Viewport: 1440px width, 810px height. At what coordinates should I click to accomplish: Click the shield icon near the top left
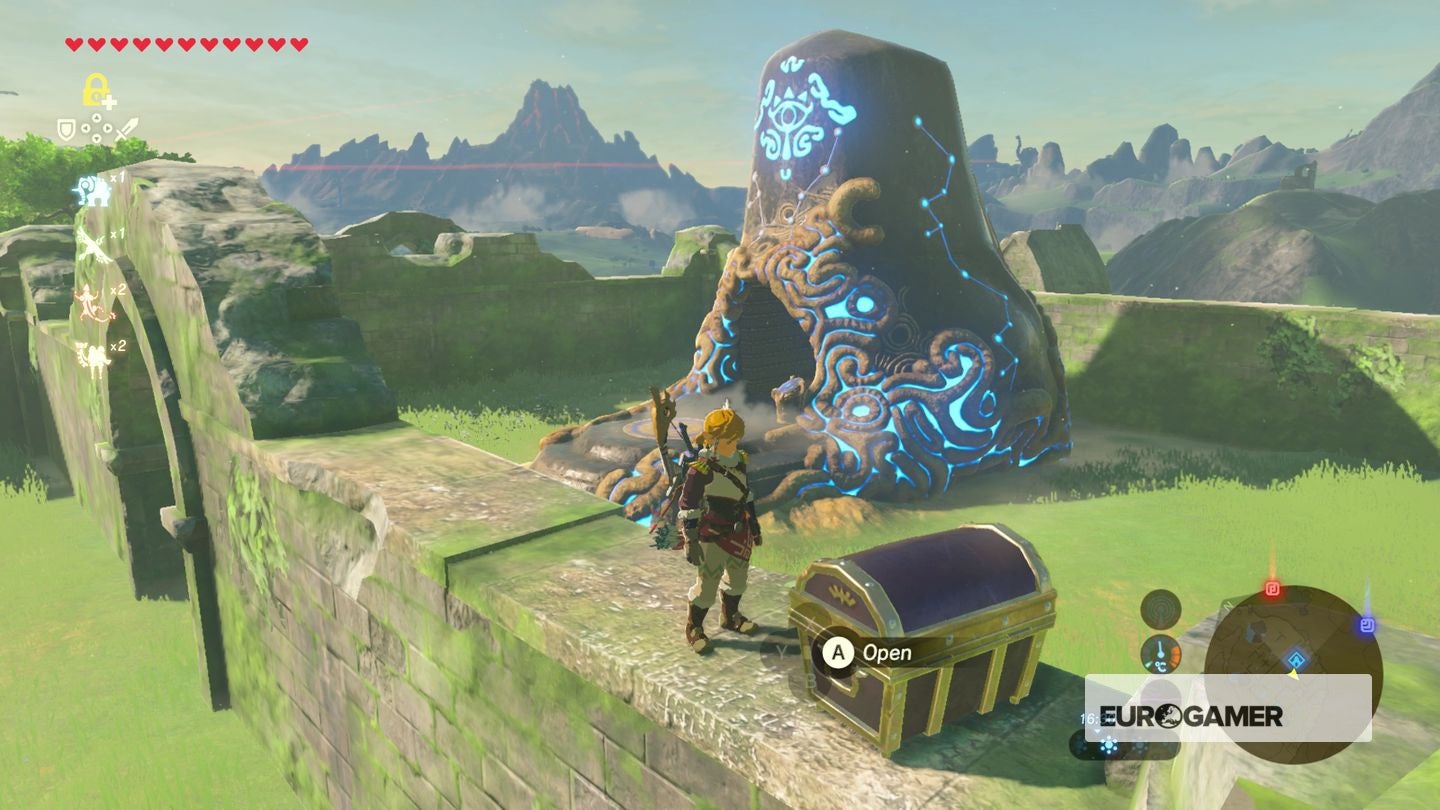point(66,128)
